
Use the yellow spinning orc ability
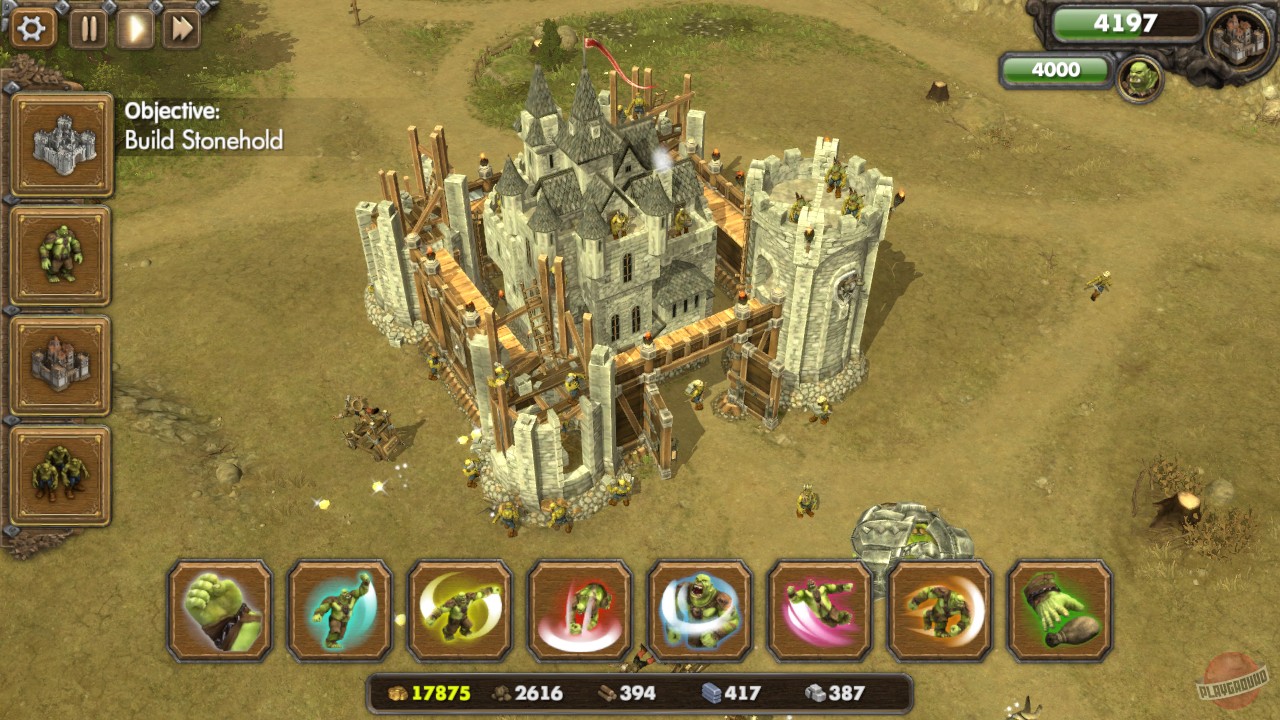click(x=461, y=613)
